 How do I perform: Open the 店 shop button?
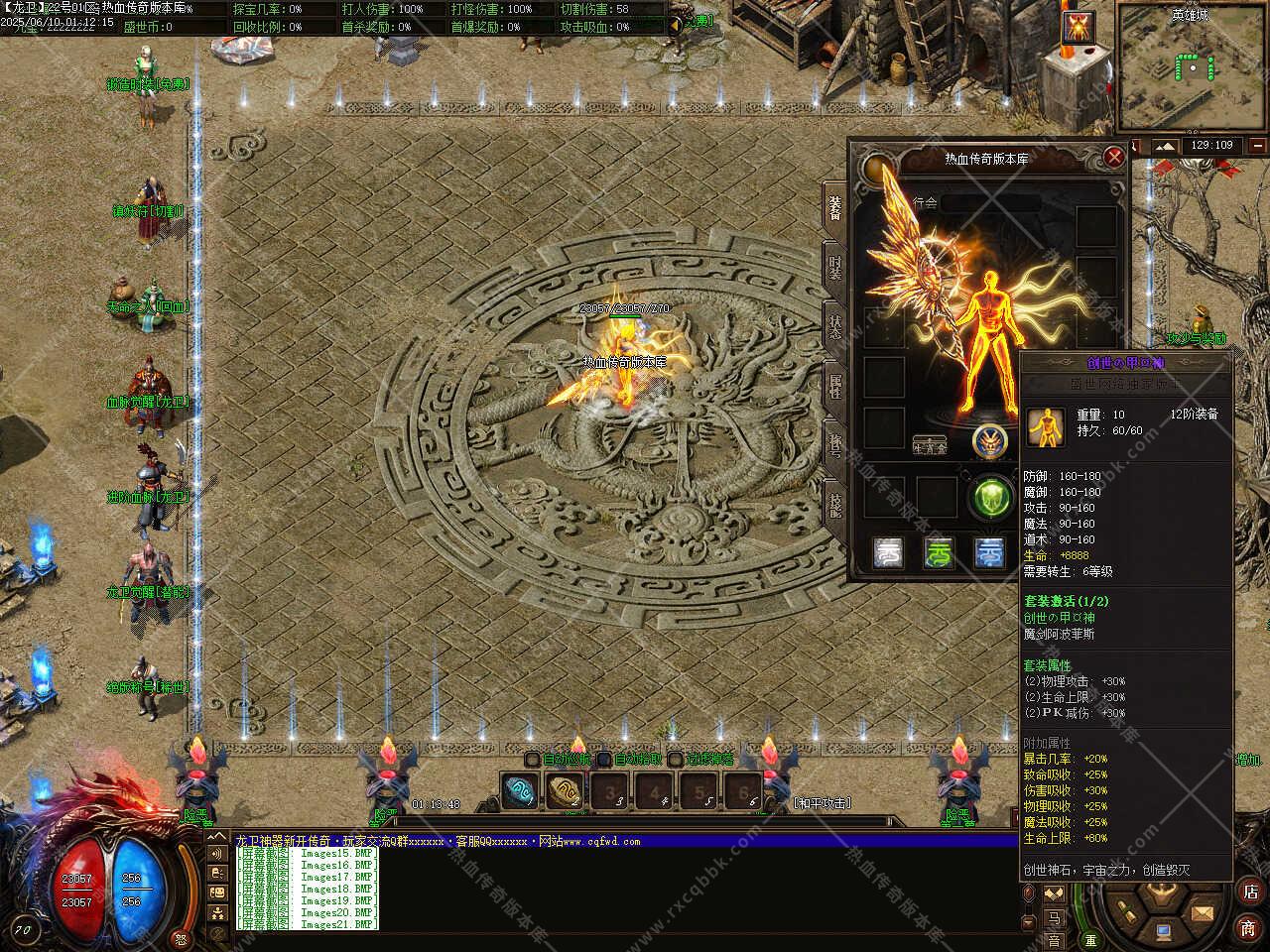[x=1248, y=891]
